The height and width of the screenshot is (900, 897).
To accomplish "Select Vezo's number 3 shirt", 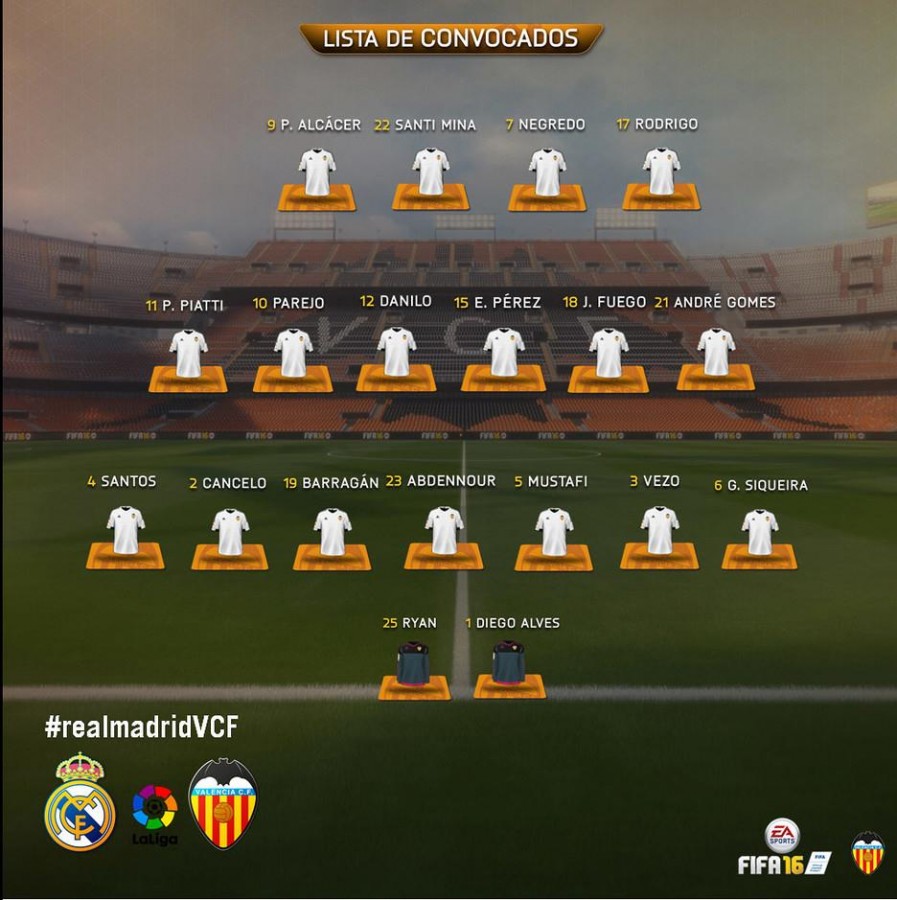I will 659,531.
